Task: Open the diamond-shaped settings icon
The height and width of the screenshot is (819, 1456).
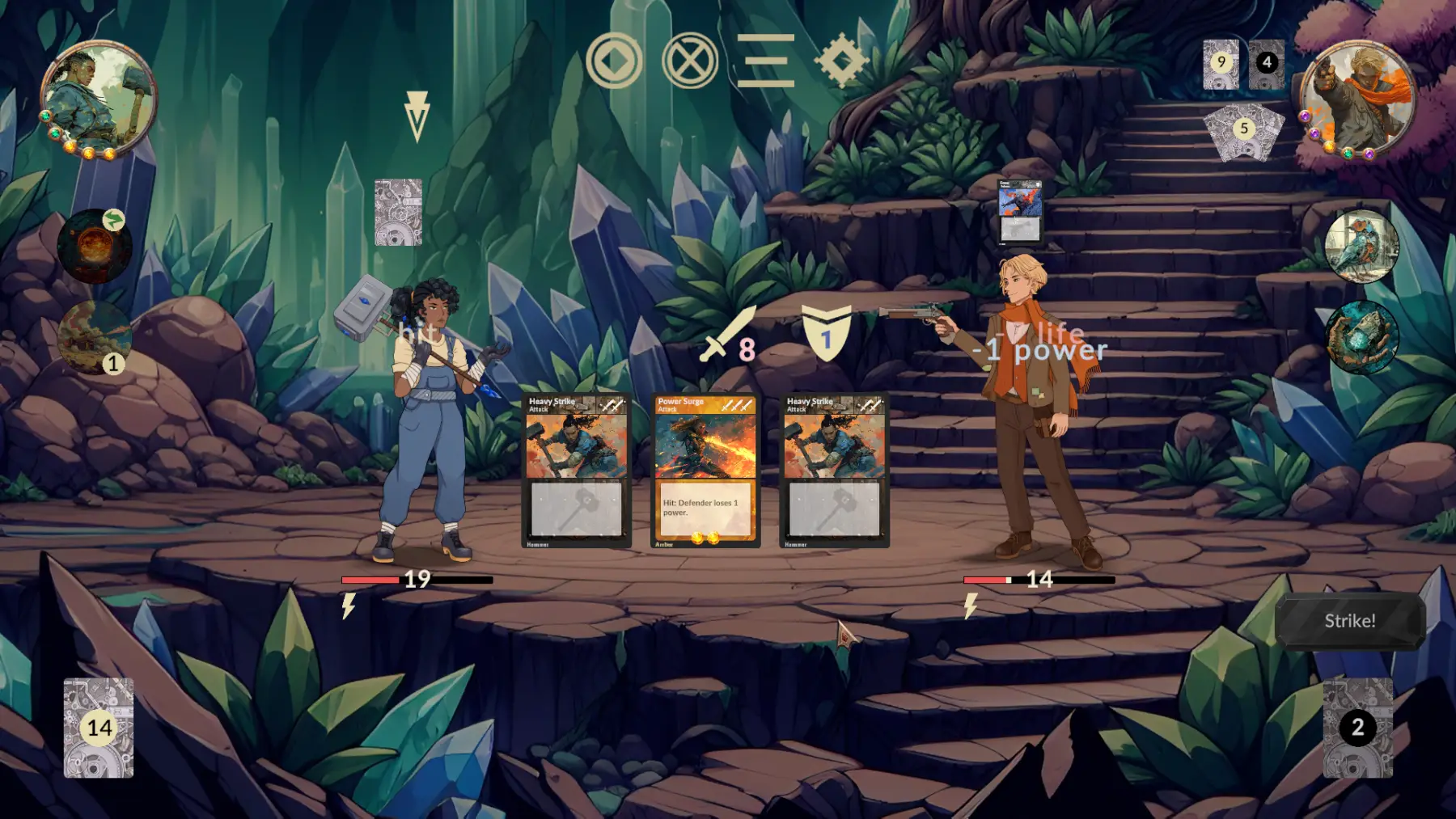Action: pos(841,61)
